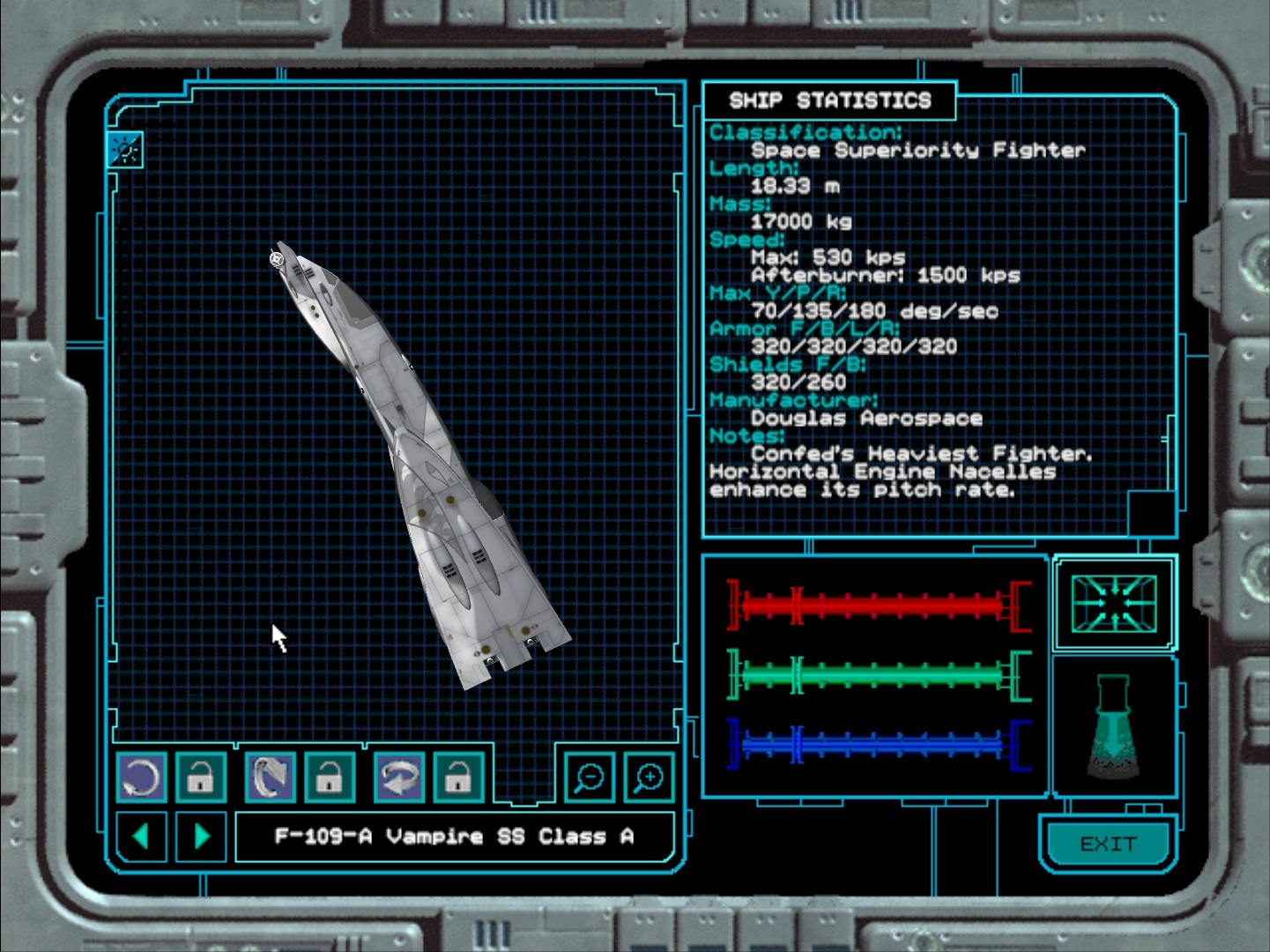Viewport: 1270px width, 952px height.
Task: Zoom in with the plus magnifier
Action: (x=649, y=777)
